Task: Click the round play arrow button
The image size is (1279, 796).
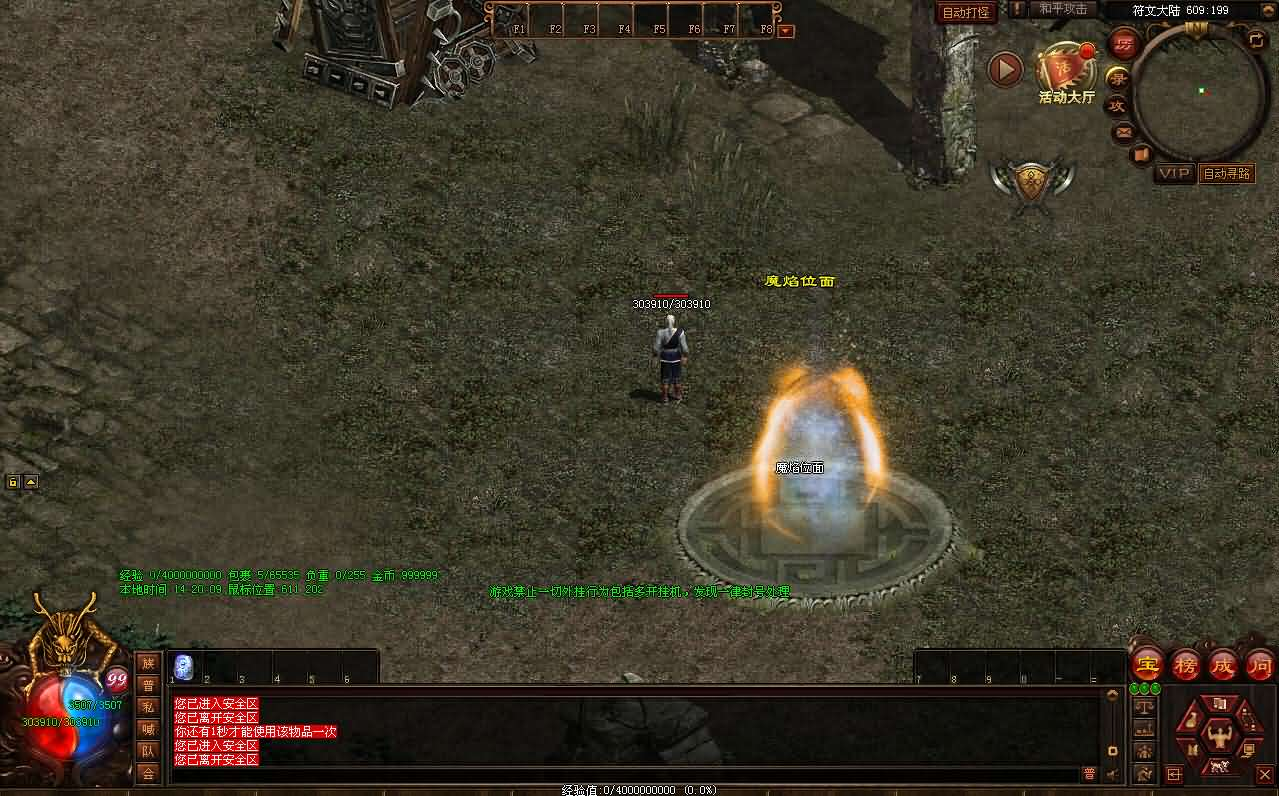Action: pyautogui.click(x=1005, y=69)
